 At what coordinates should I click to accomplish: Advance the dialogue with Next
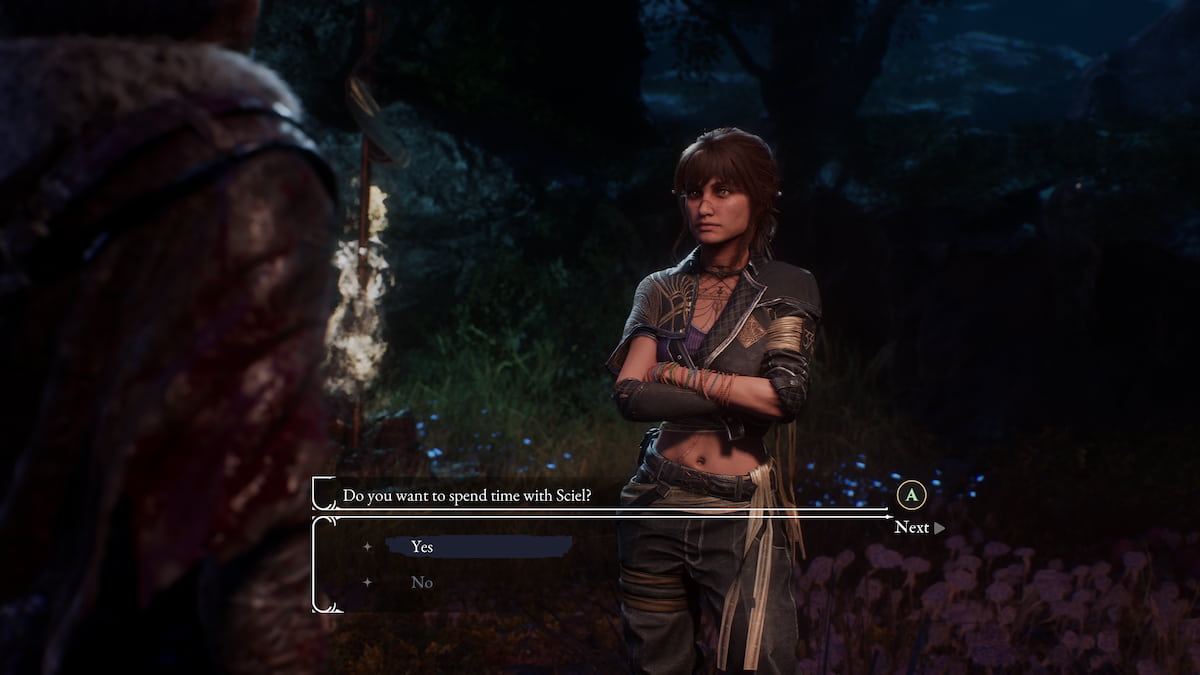(x=913, y=527)
